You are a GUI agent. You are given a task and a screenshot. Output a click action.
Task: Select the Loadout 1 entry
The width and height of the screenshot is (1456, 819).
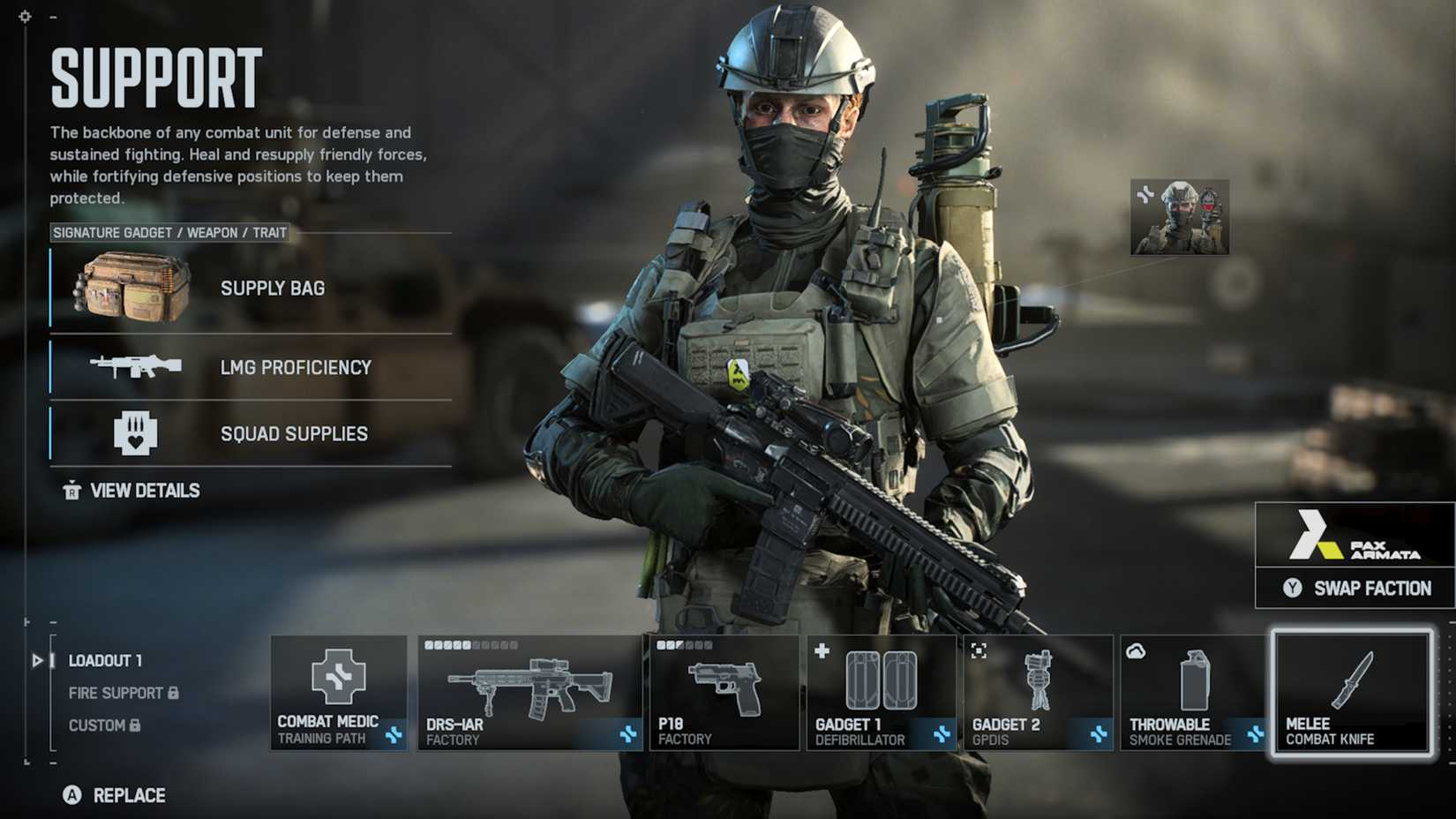(106, 659)
